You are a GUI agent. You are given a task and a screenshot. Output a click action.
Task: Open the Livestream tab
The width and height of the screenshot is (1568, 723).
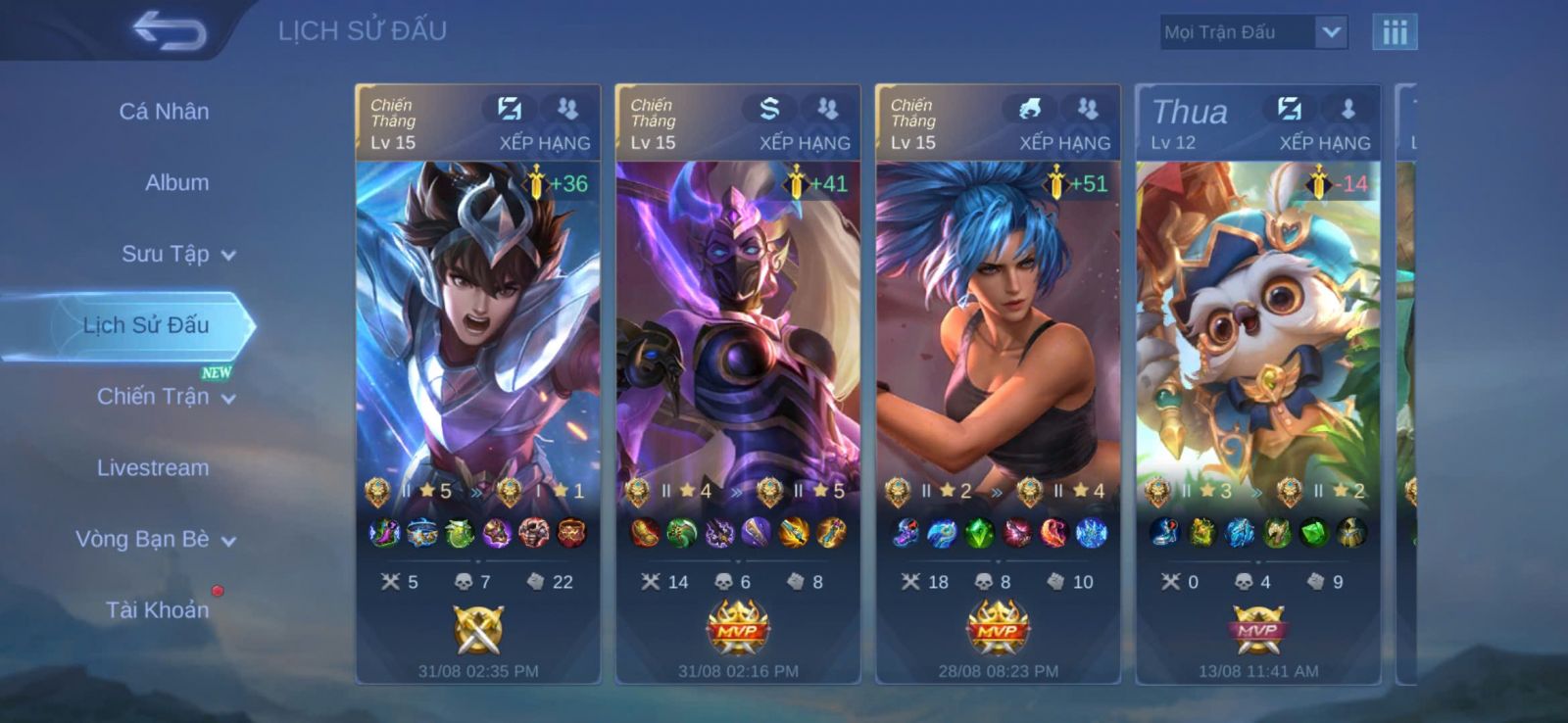[153, 468]
